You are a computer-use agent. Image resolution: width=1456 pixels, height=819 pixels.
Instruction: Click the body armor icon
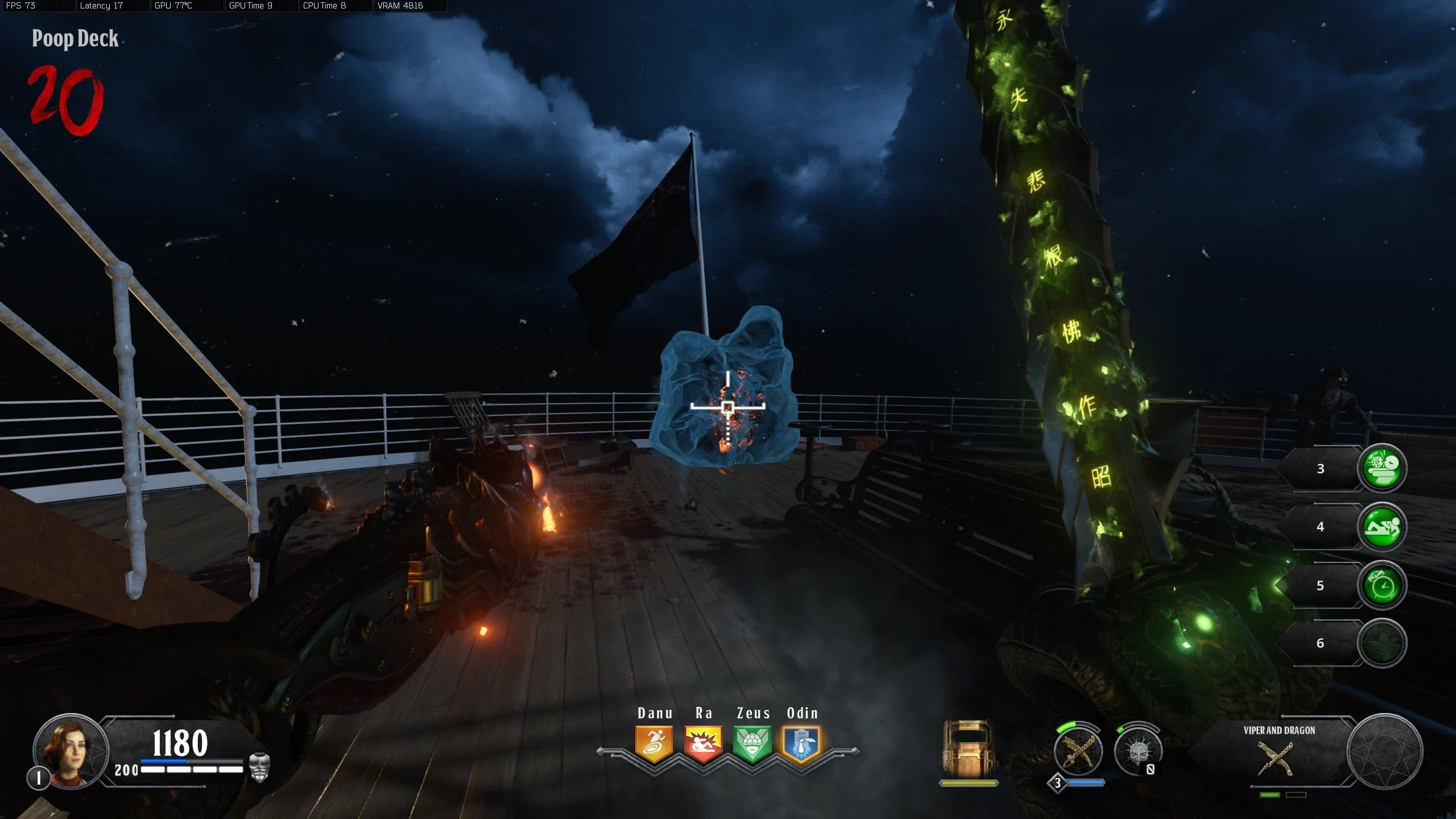(259, 767)
